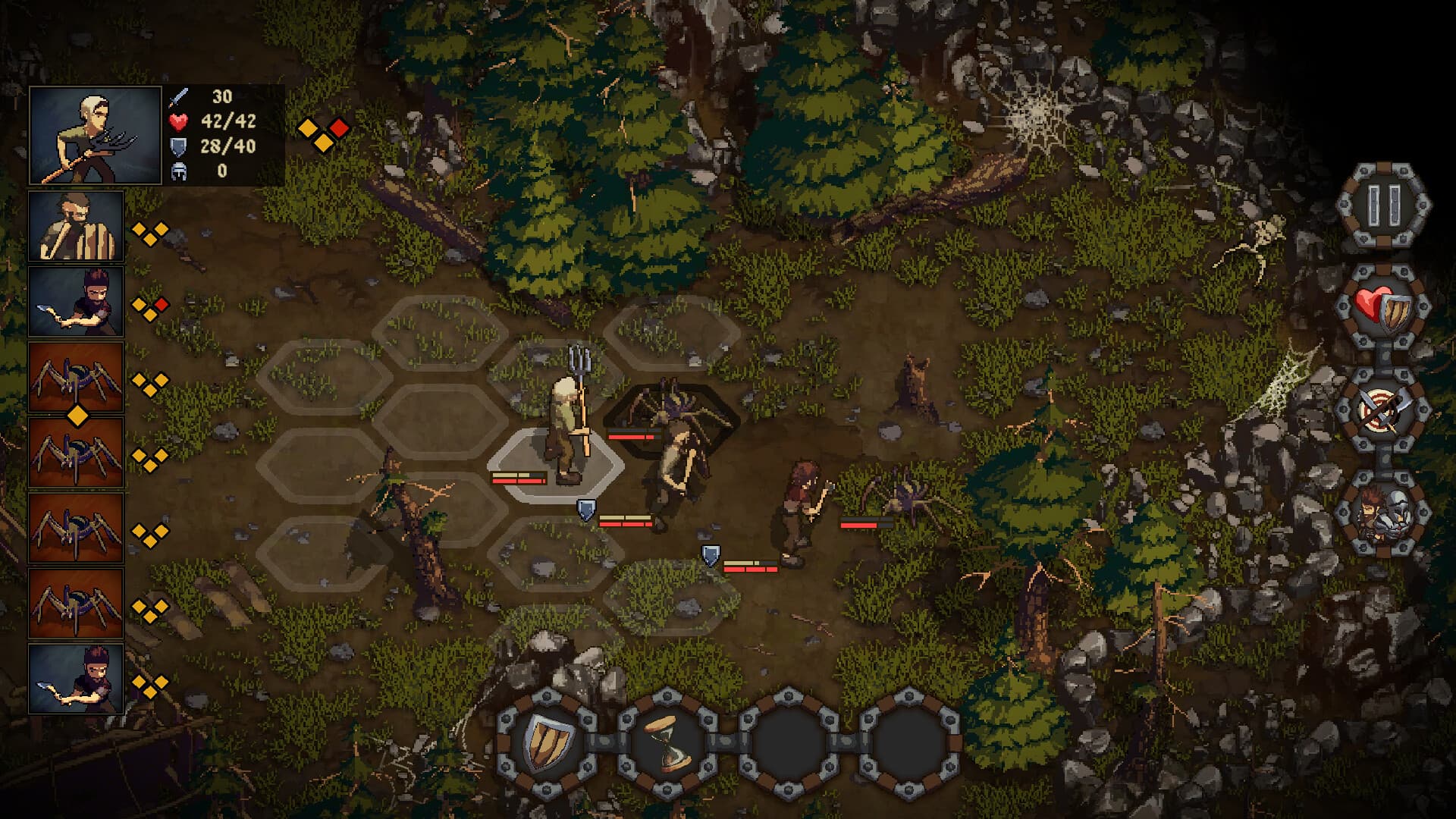
Task: Click the sword attack stat icon showing 30
Action: click(x=179, y=97)
